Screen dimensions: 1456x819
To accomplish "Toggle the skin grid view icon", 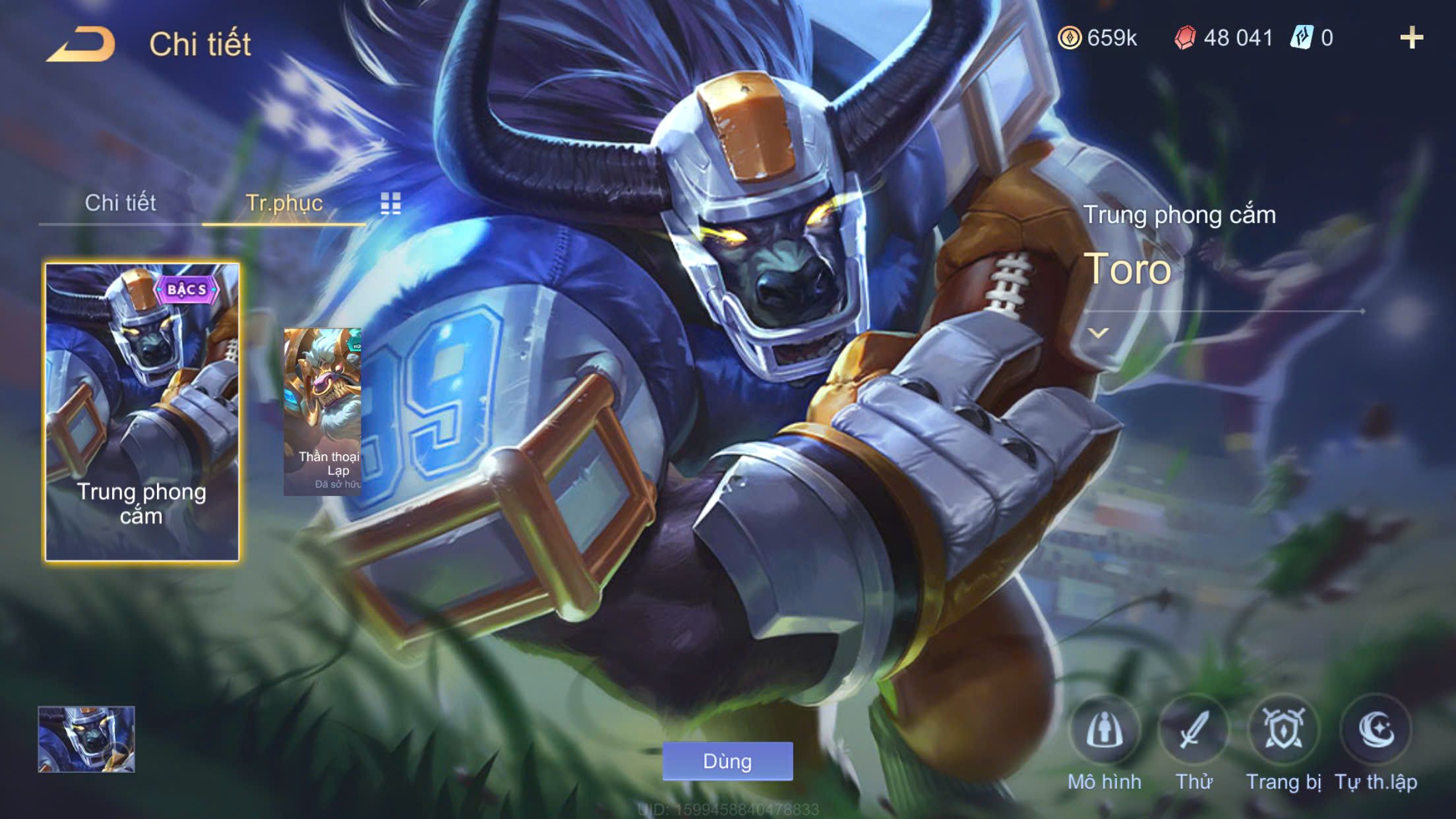I will [x=390, y=204].
